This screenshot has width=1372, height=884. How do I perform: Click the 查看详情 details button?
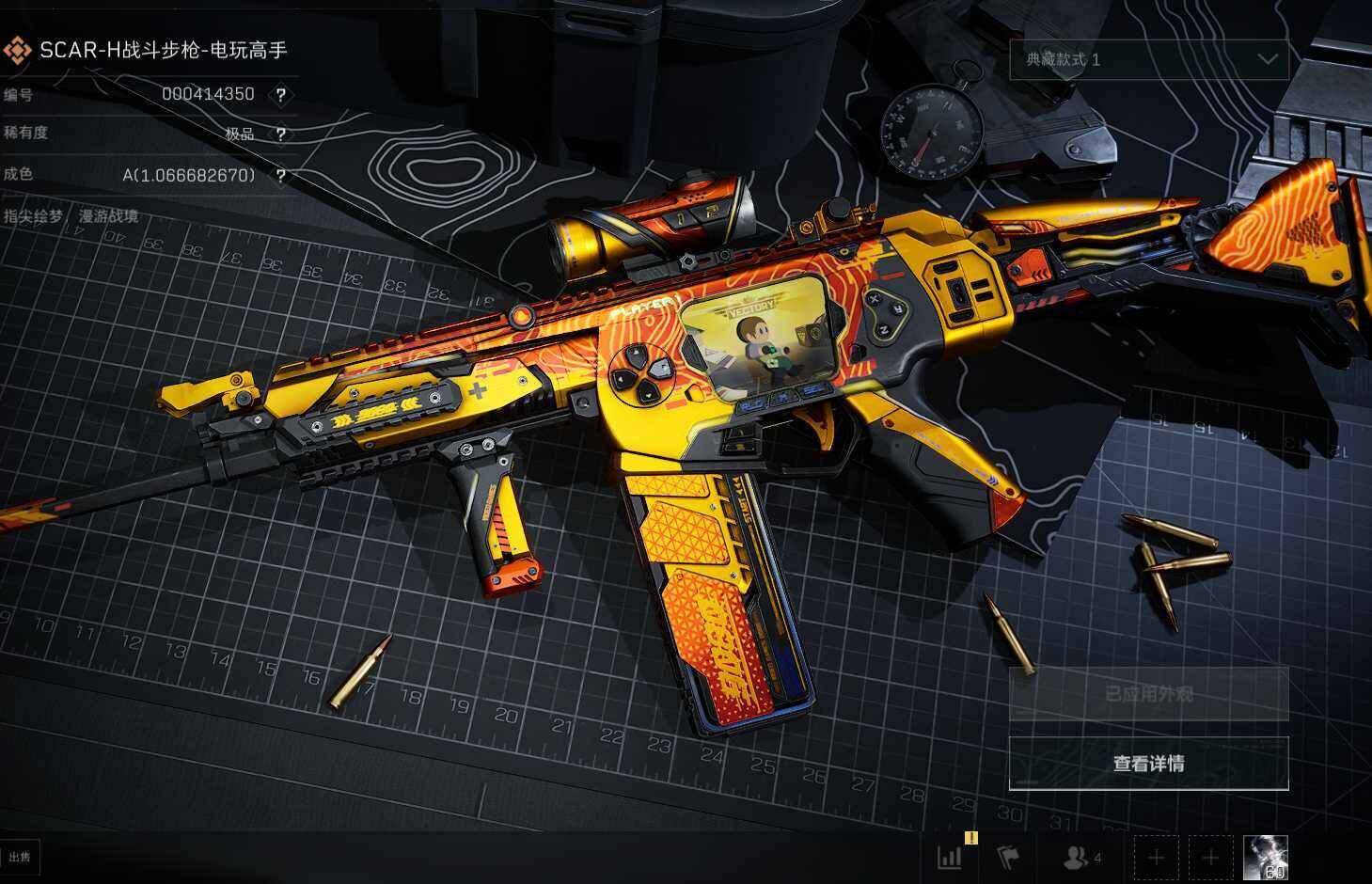pyautogui.click(x=1148, y=763)
